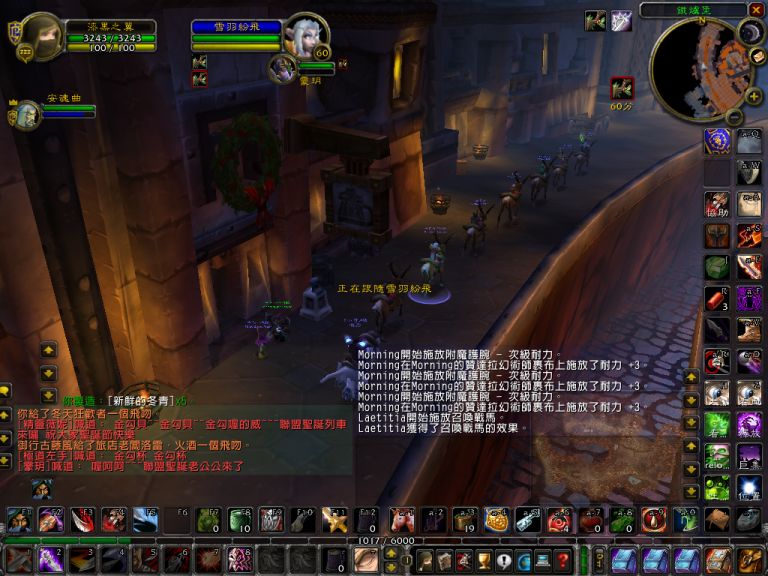Zoom out the minimap with minus button
768x576 pixels.
click(x=733, y=116)
